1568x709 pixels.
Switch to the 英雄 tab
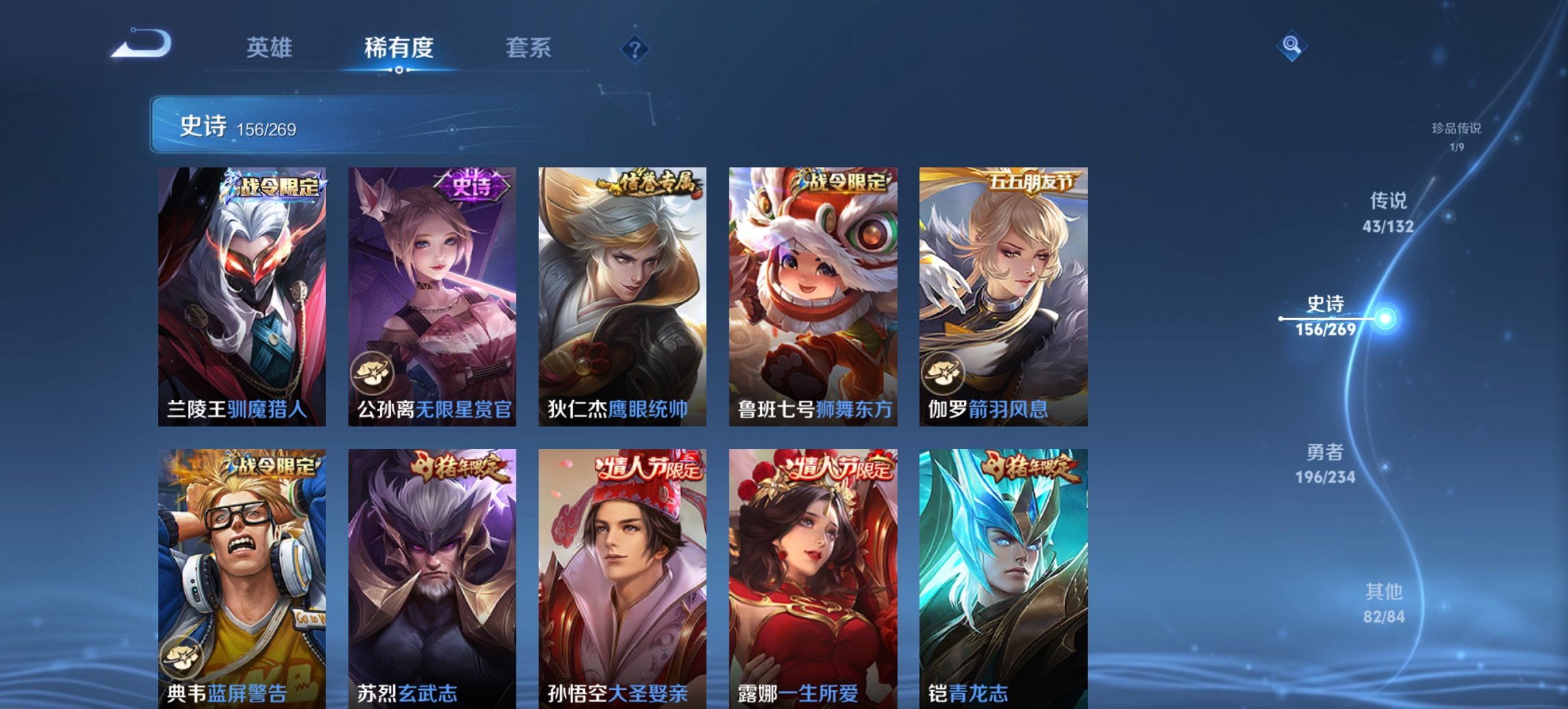271,48
